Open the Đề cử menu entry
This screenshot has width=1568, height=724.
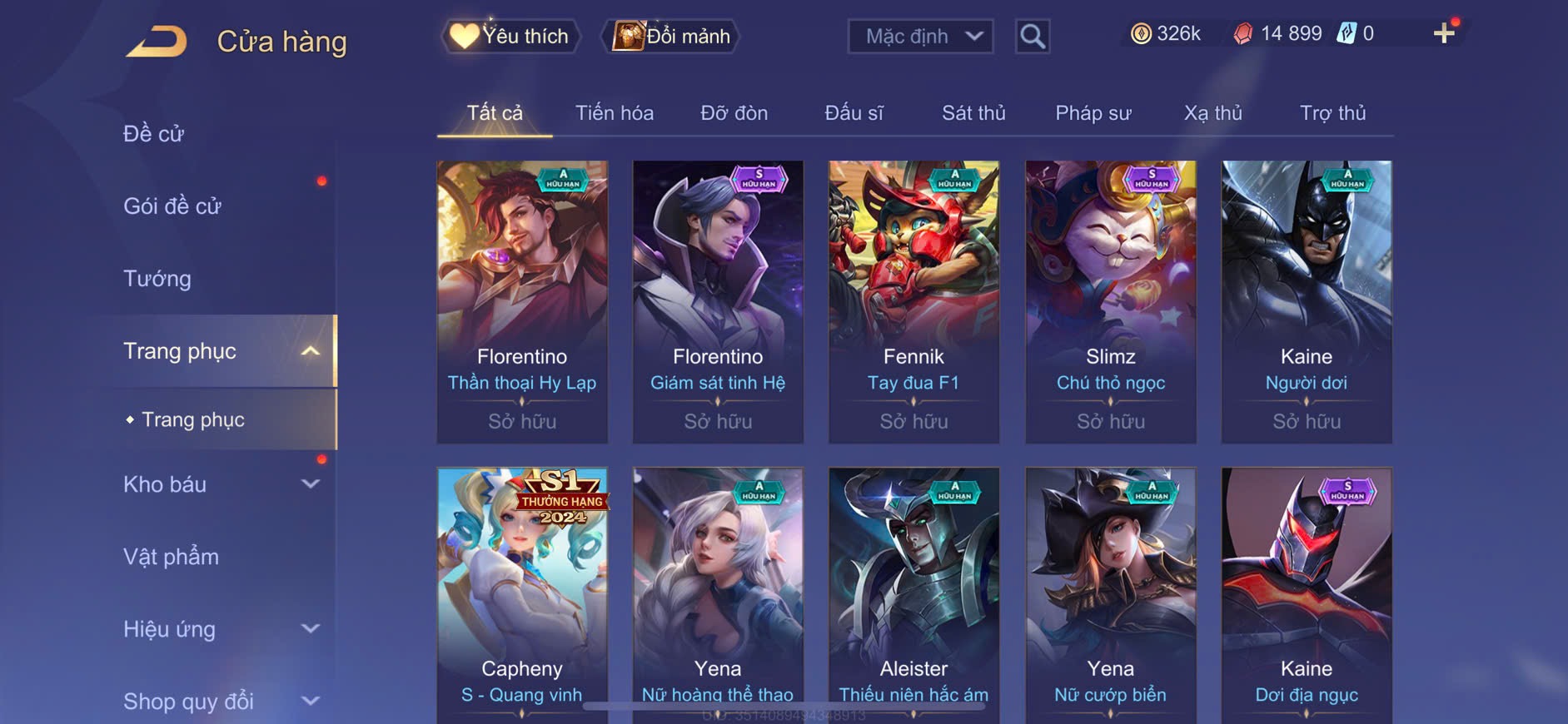pos(153,133)
